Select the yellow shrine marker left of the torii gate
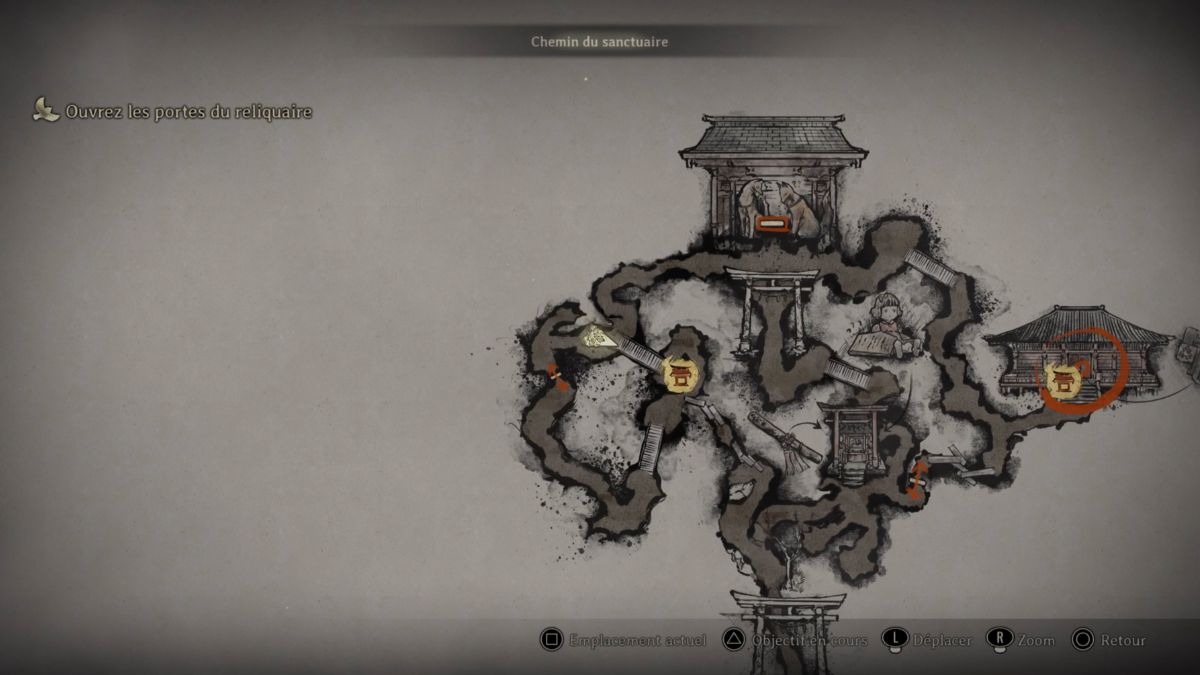The width and height of the screenshot is (1200, 675). 682,374
